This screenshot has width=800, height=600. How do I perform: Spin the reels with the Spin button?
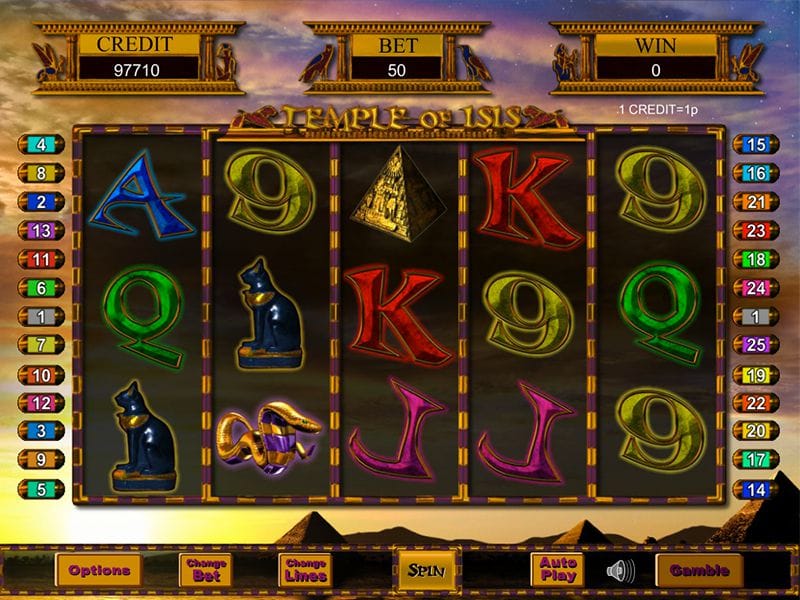pos(427,571)
